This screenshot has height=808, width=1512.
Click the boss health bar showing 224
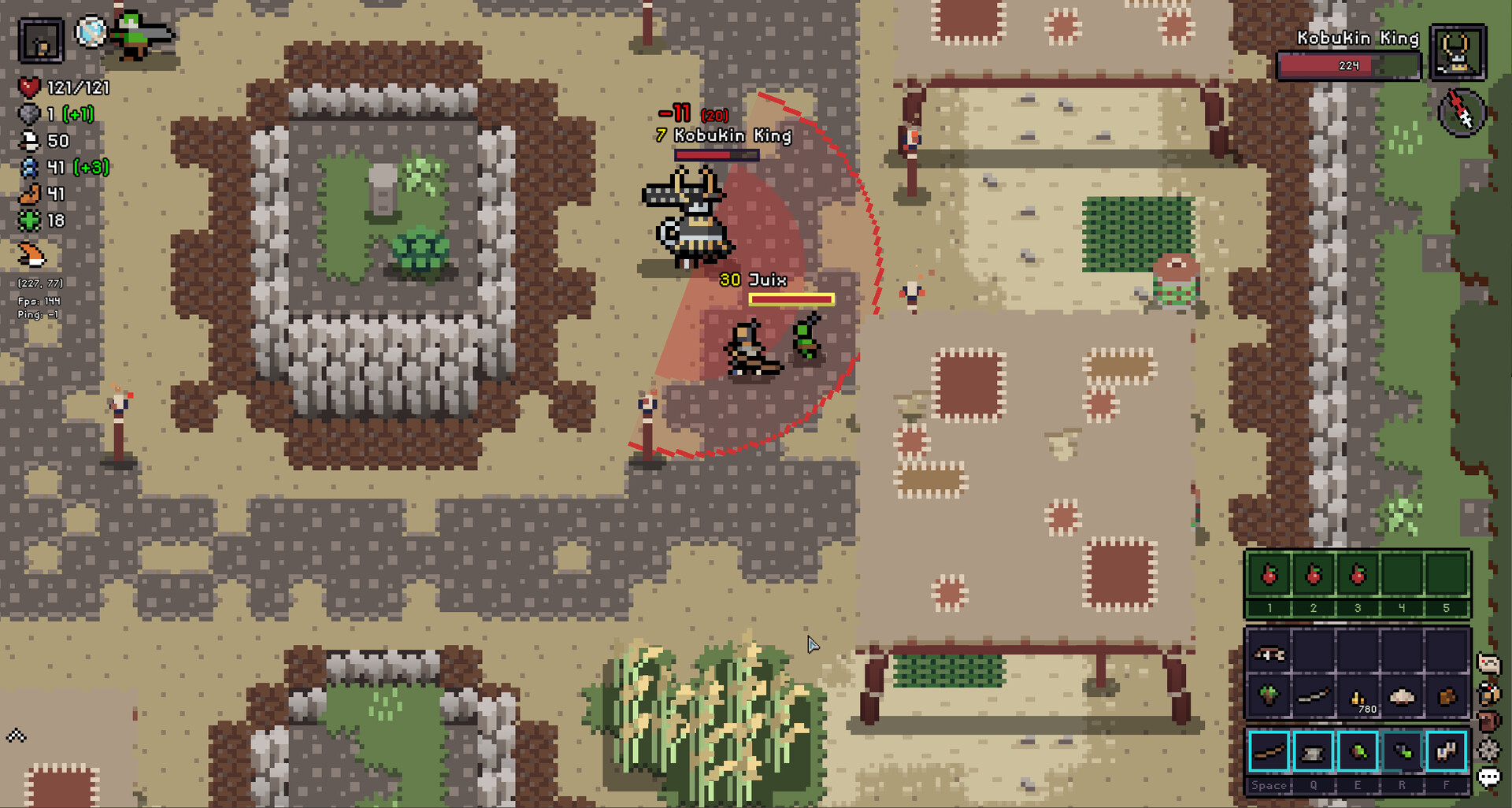click(x=1347, y=65)
